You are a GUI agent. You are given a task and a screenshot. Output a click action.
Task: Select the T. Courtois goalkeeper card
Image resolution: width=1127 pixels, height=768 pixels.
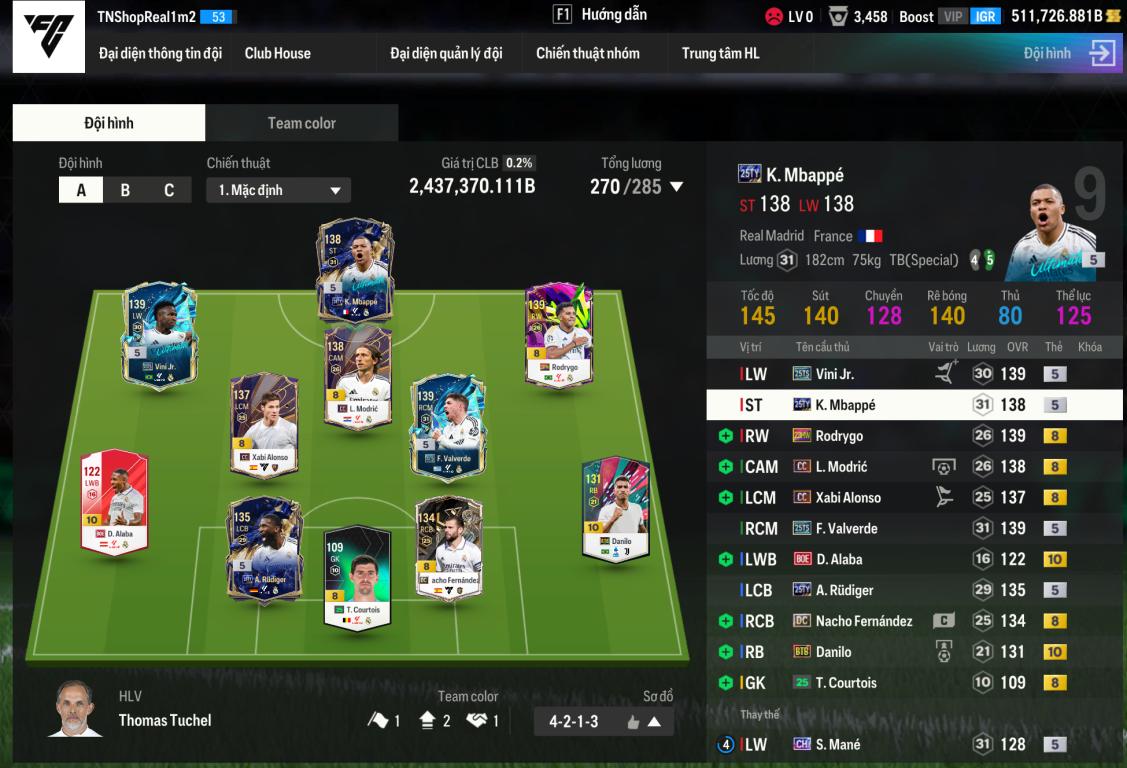click(356, 575)
